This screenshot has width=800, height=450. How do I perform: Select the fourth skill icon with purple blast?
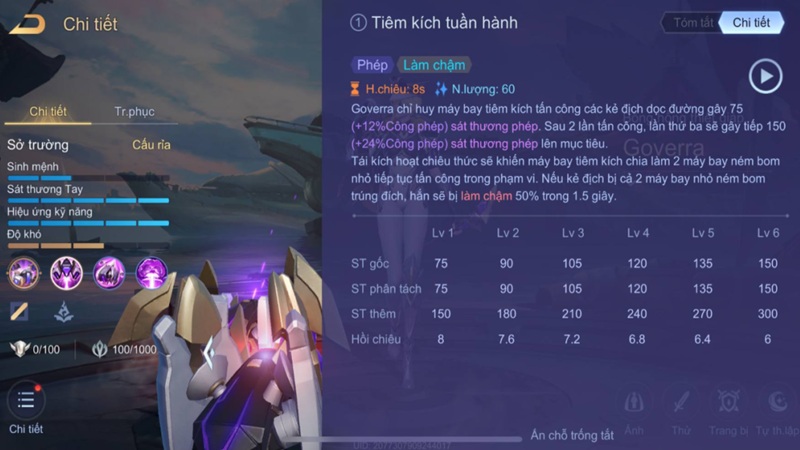[x=152, y=271]
